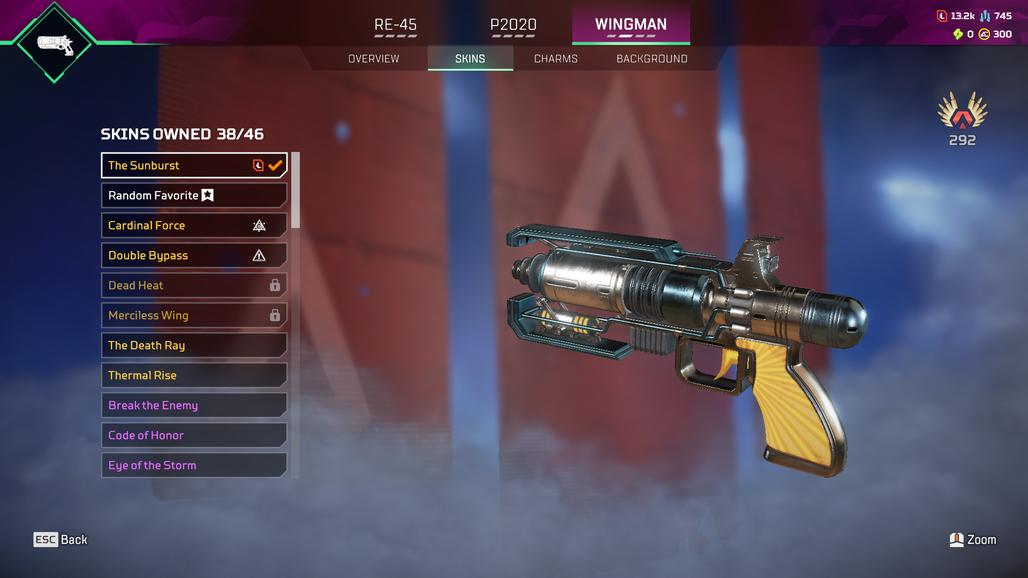The width and height of the screenshot is (1028, 578).
Task: Choose the Code of Honor skin
Action: [x=194, y=435]
